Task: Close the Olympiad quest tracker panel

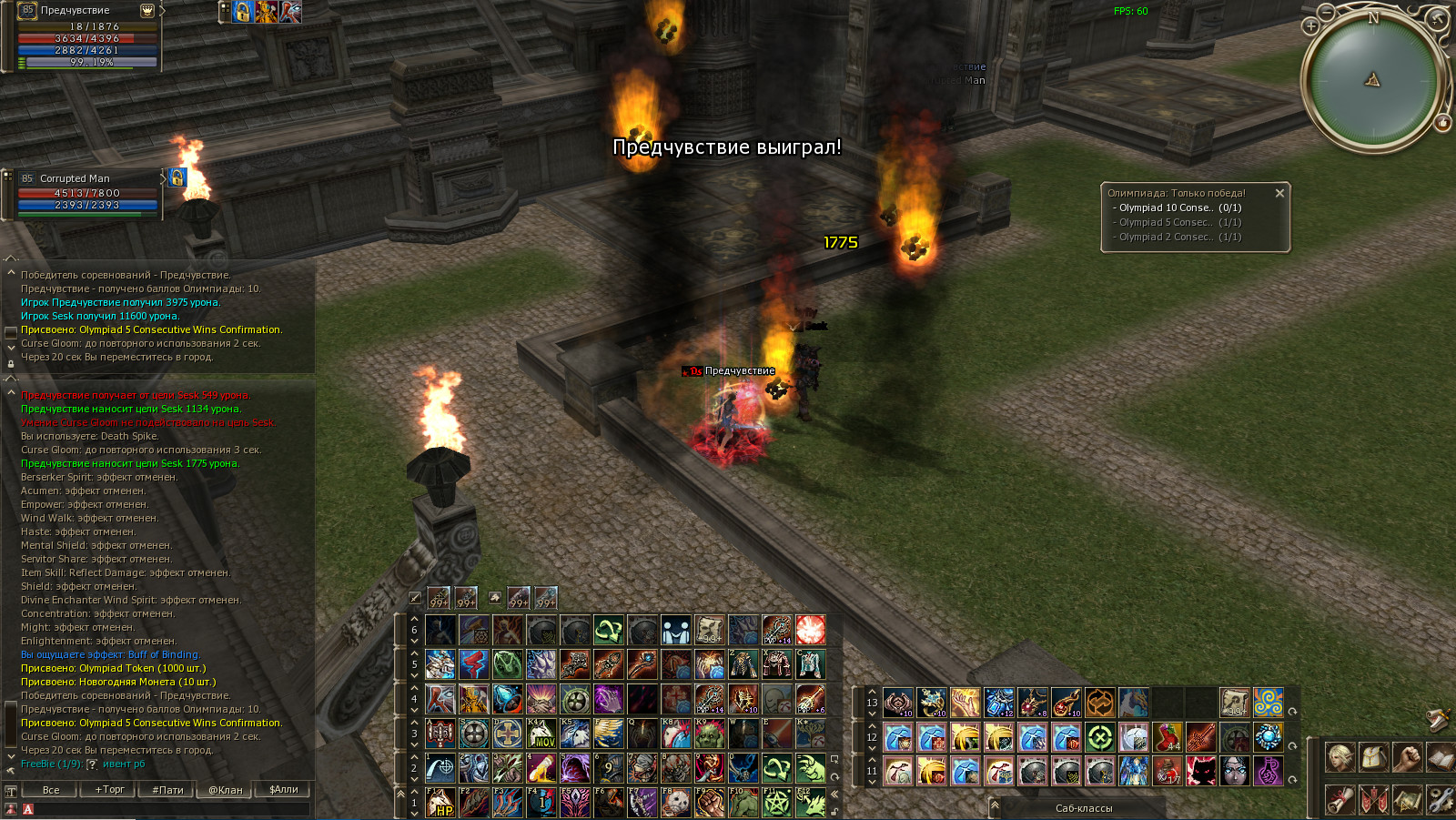Action: tap(1279, 193)
